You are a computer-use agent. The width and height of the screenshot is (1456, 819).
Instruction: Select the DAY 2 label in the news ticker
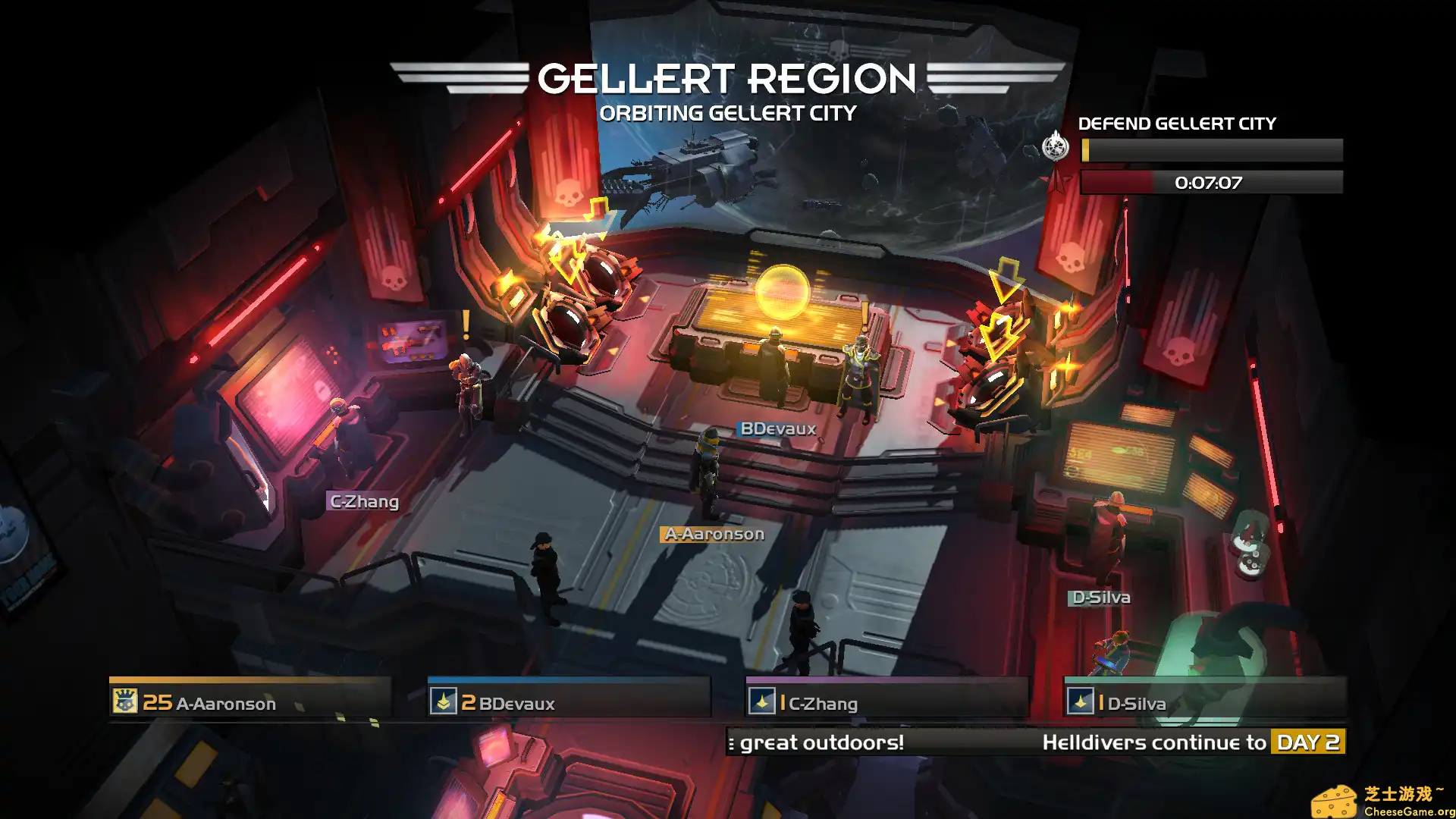tap(1307, 742)
